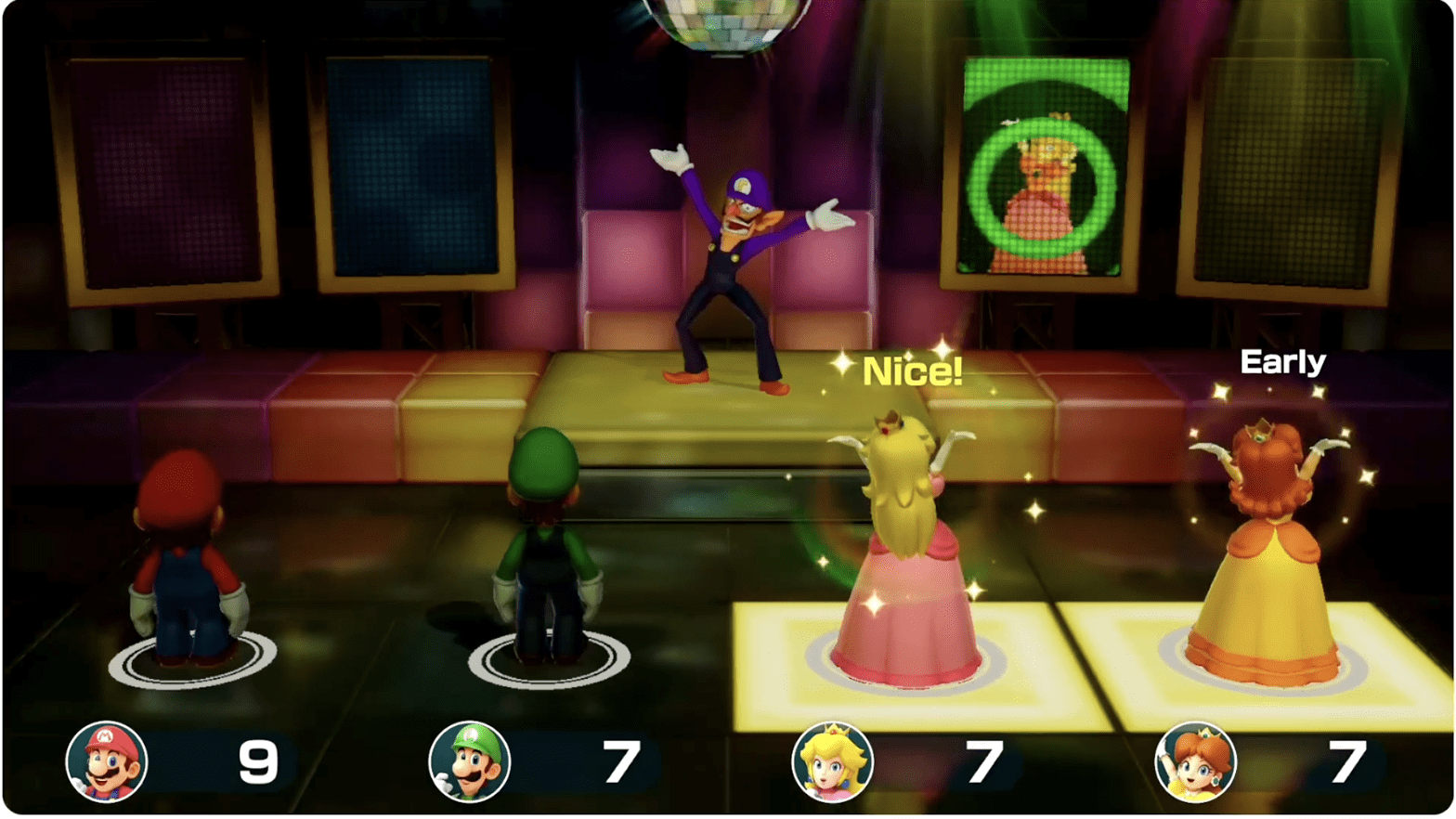The height and width of the screenshot is (819, 1456).
Task: Select Luigi's player portrait icon
Action: 470,761
